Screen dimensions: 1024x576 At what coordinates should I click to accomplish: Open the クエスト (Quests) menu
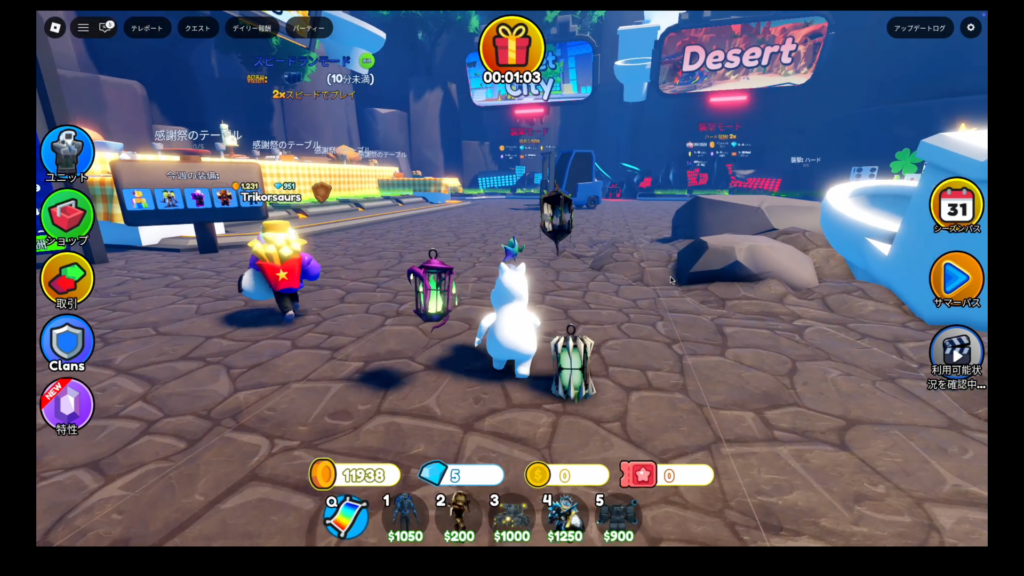(197, 28)
